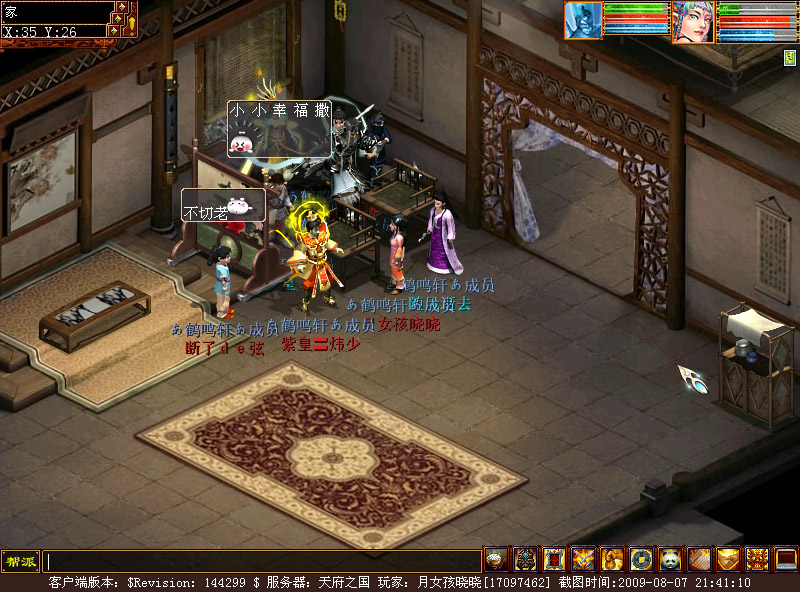Click the gold coin toolbar icon
800x592 pixels.
pos(641,560)
